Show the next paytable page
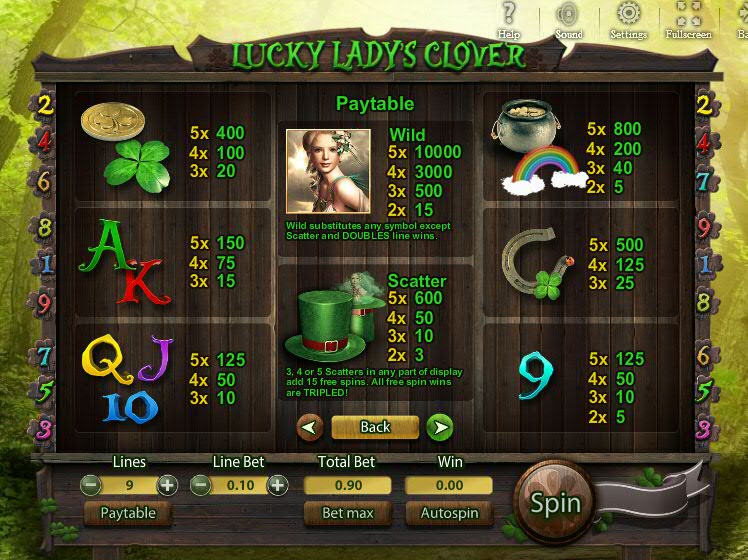 click(439, 428)
